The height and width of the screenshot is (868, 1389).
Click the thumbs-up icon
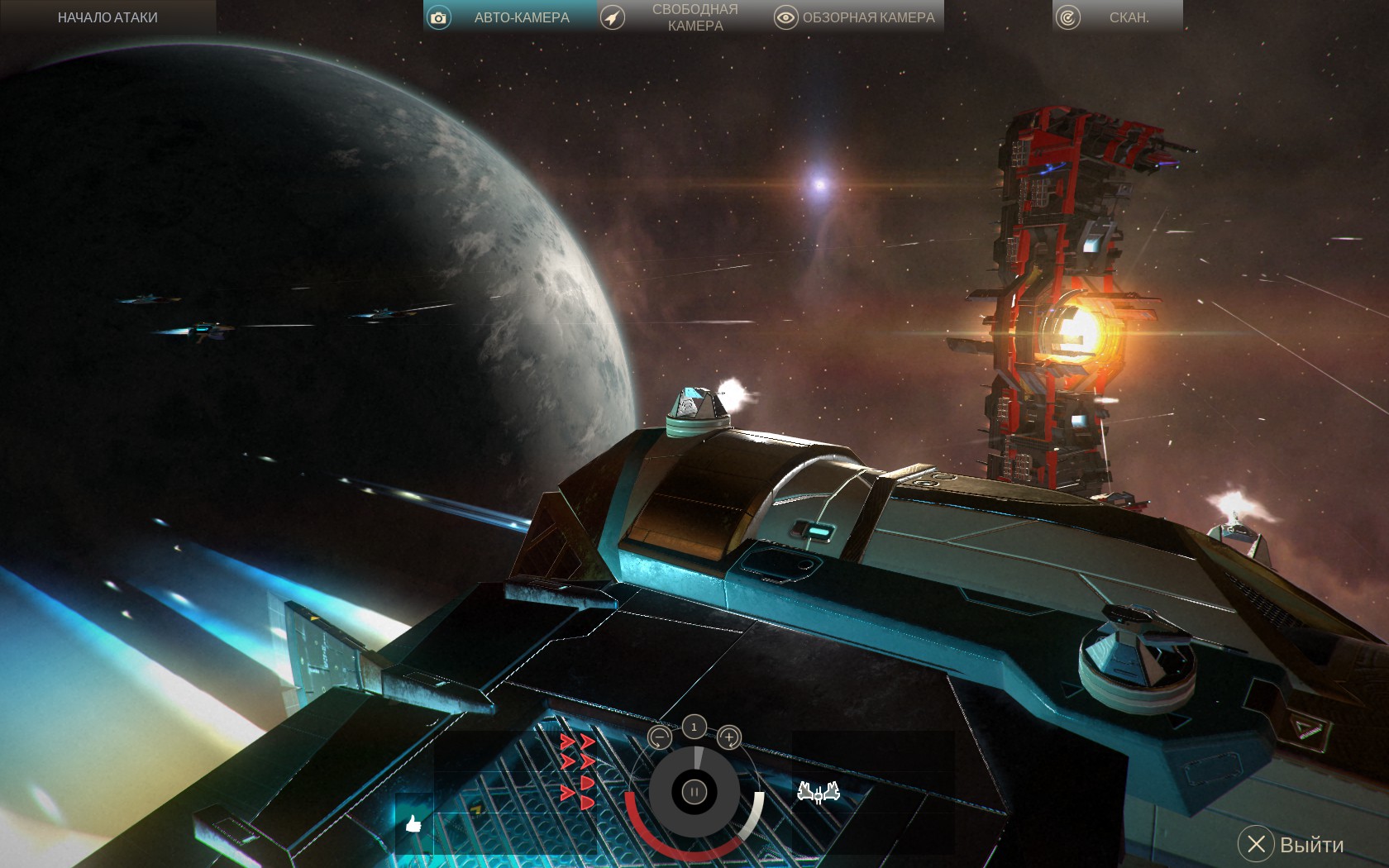click(x=413, y=823)
